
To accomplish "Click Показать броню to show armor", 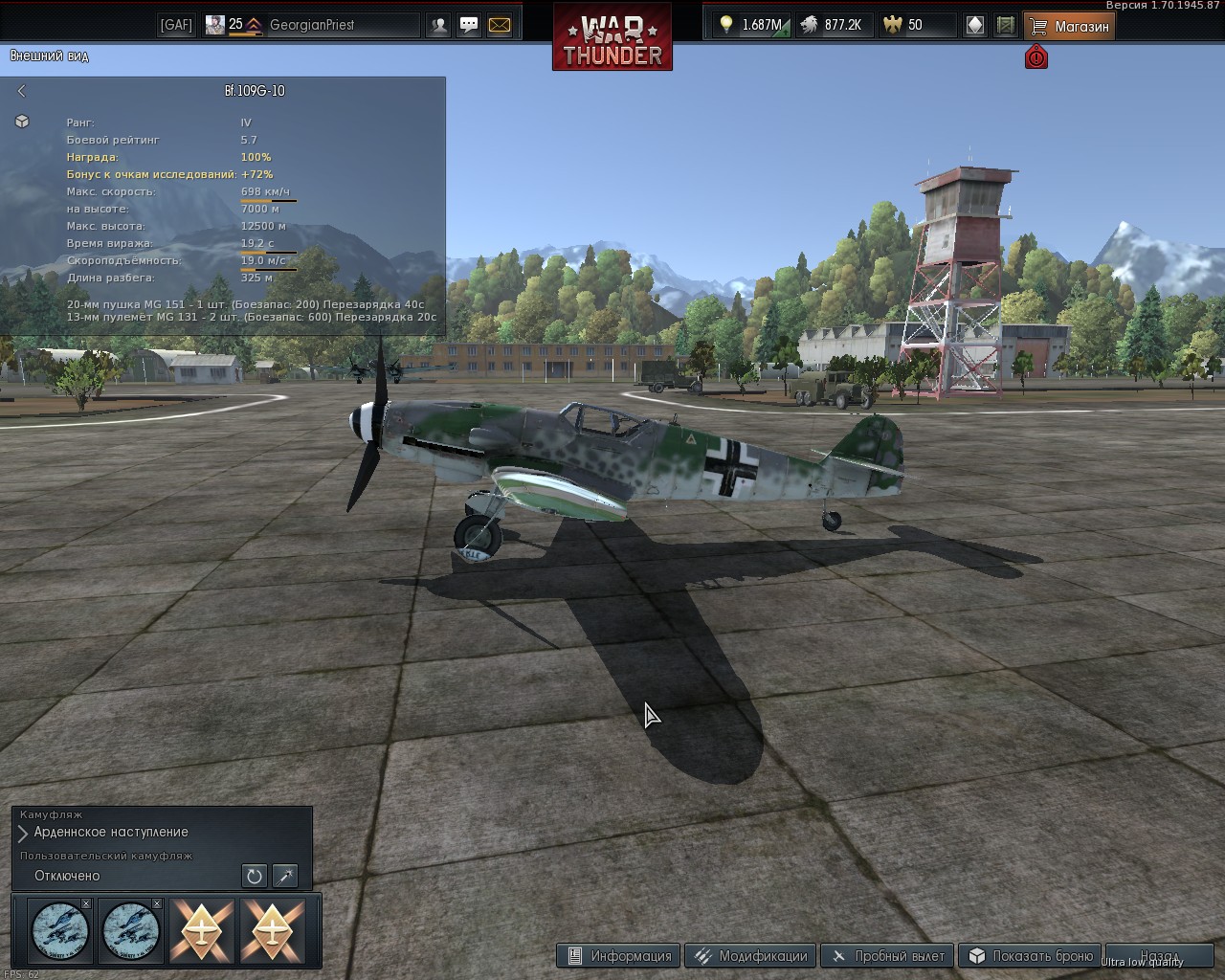I will pos(1030,955).
